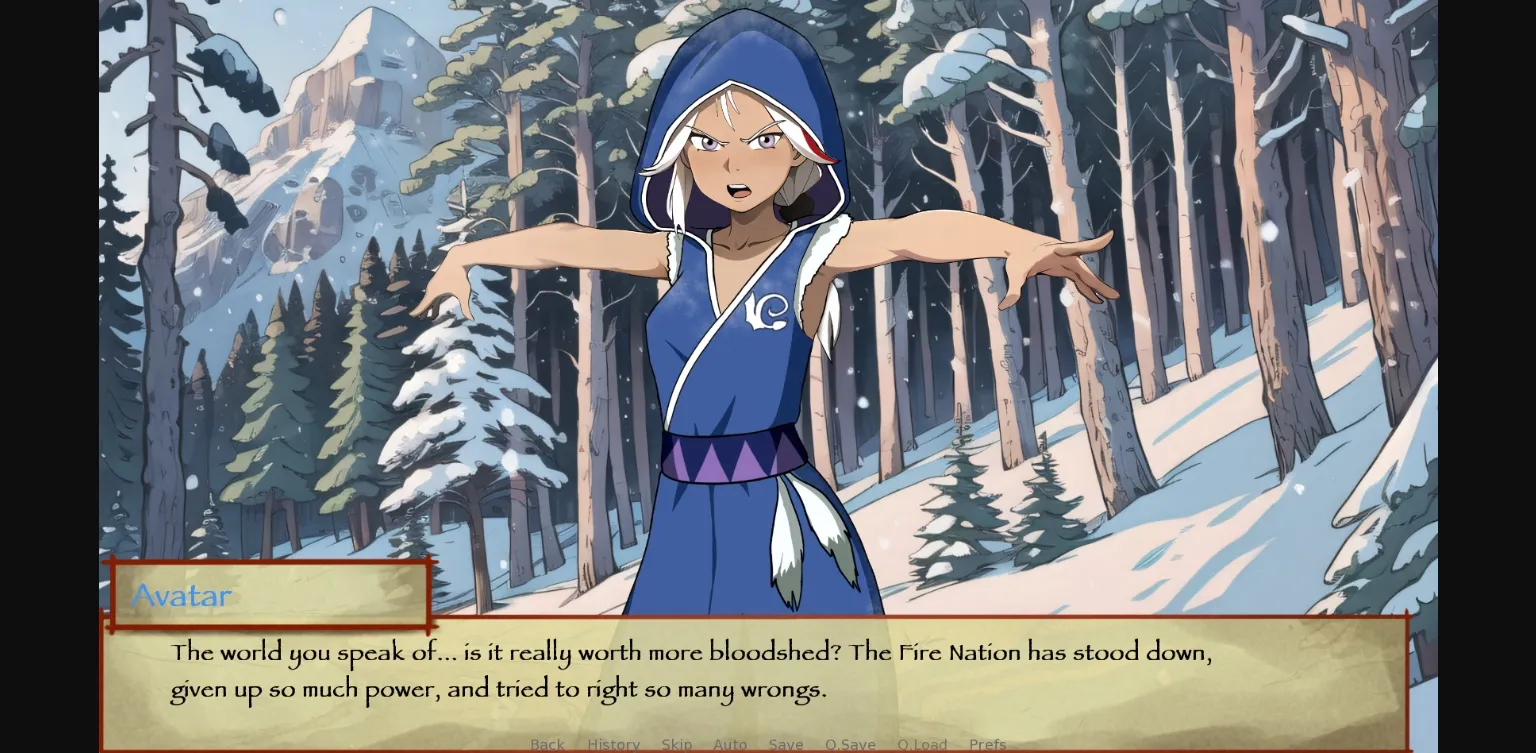This screenshot has height=753, width=1536.
Task: Go Back to the previous line
Action: 548,744
